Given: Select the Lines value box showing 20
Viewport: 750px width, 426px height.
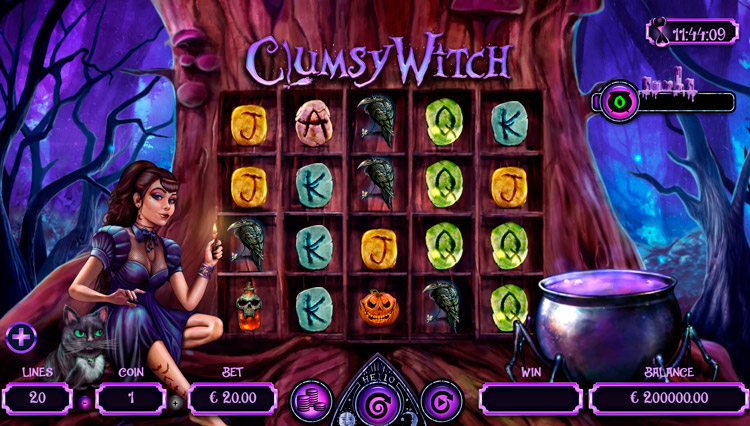Looking at the screenshot, I should (37, 399).
